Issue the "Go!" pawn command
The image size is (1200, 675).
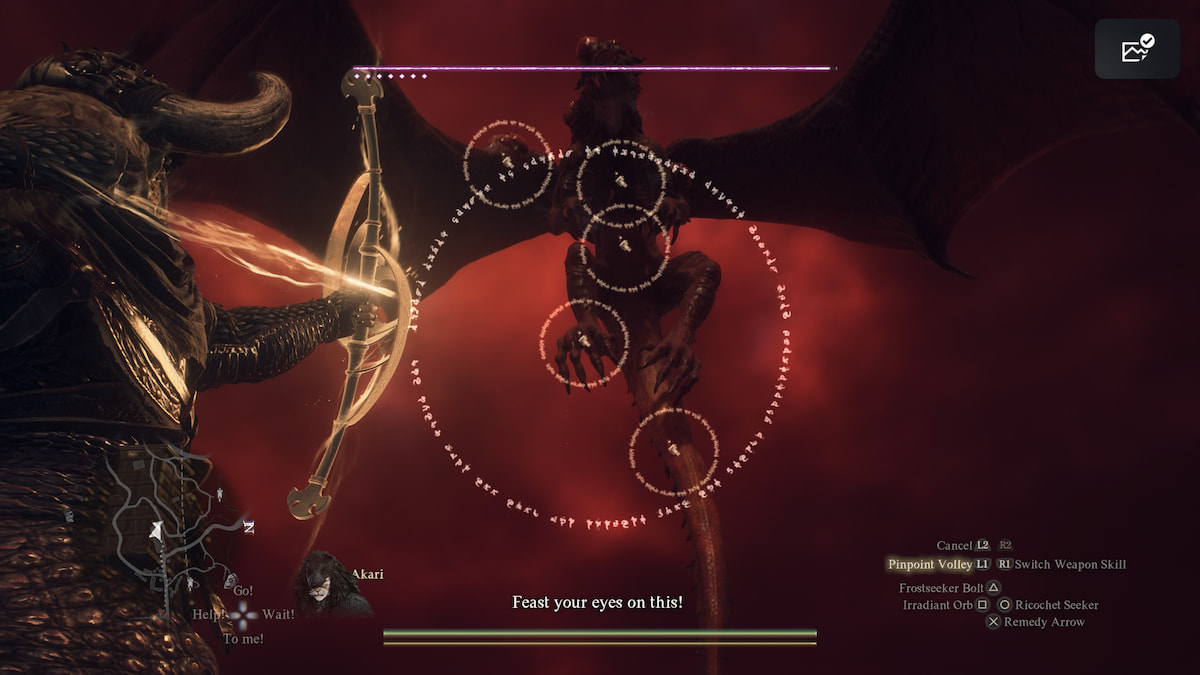click(243, 591)
